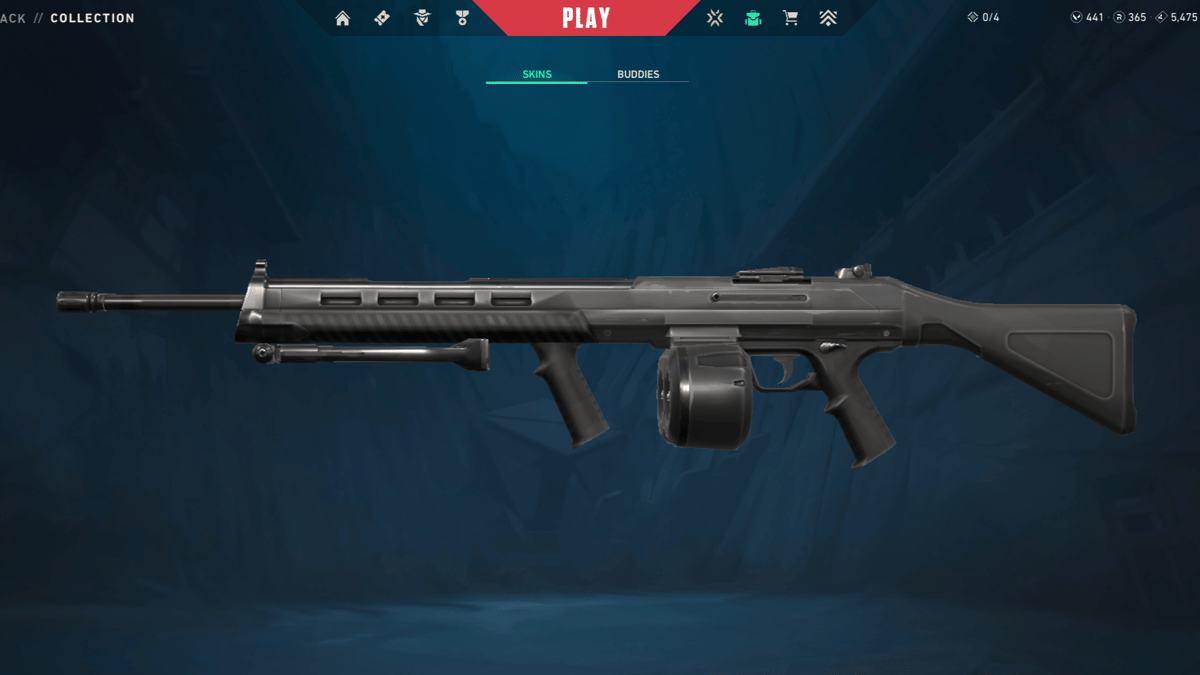The image size is (1200, 675).
Task: Switch to the Buddies tab
Action: pyautogui.click(x=638, y=75)
